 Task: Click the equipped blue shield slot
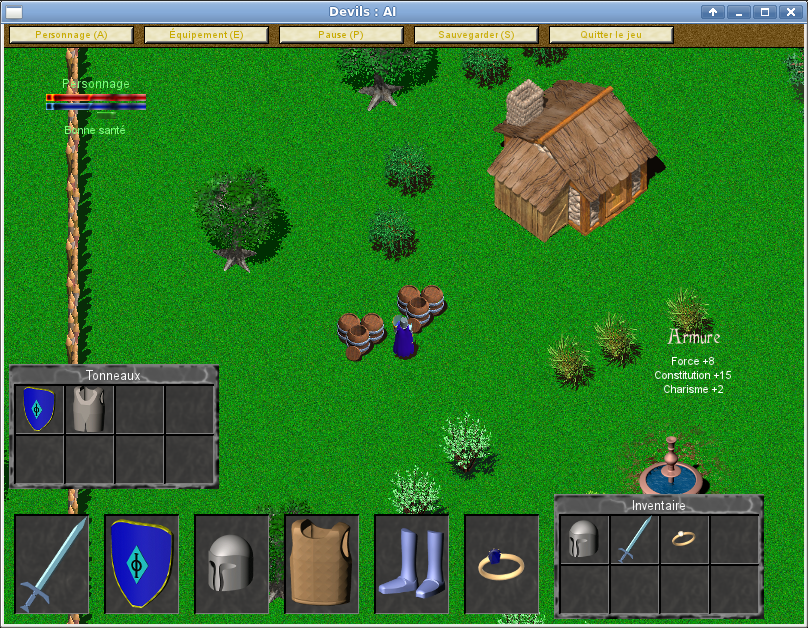point(141,564)
